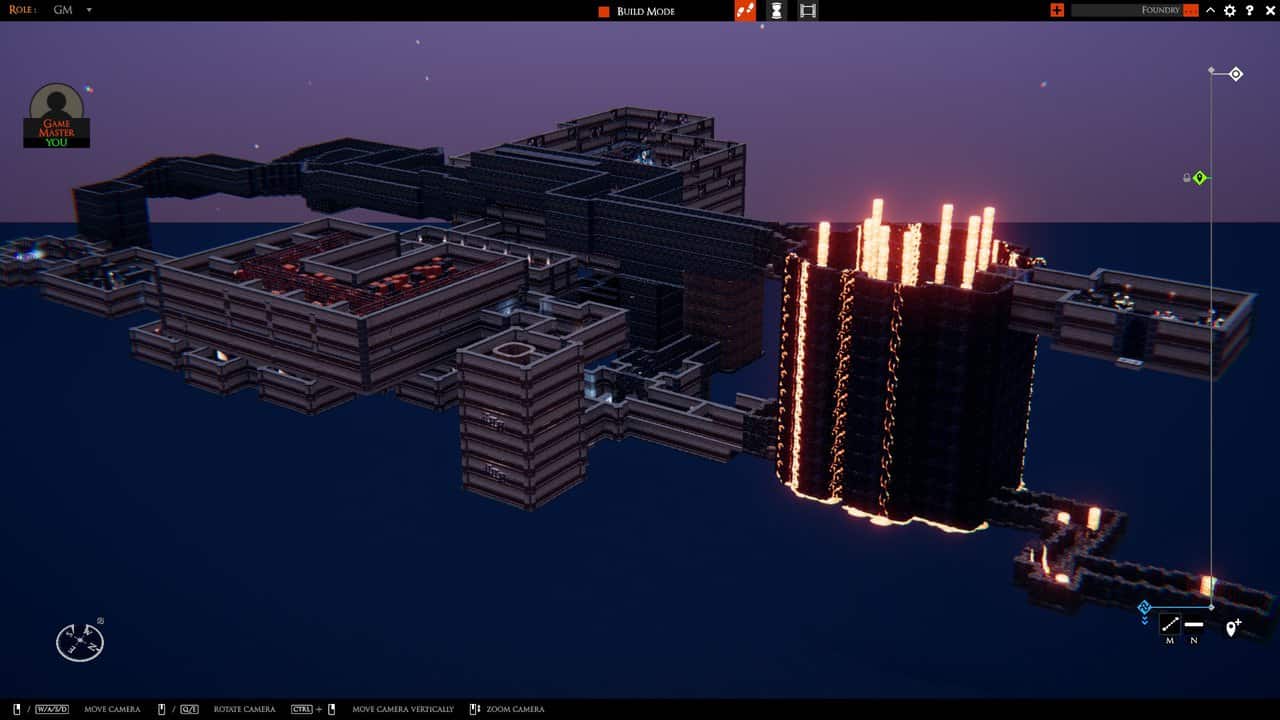Activate the ruler line tool labeled M
This screenshot has height=720, width=1280.
(1169, 625)
